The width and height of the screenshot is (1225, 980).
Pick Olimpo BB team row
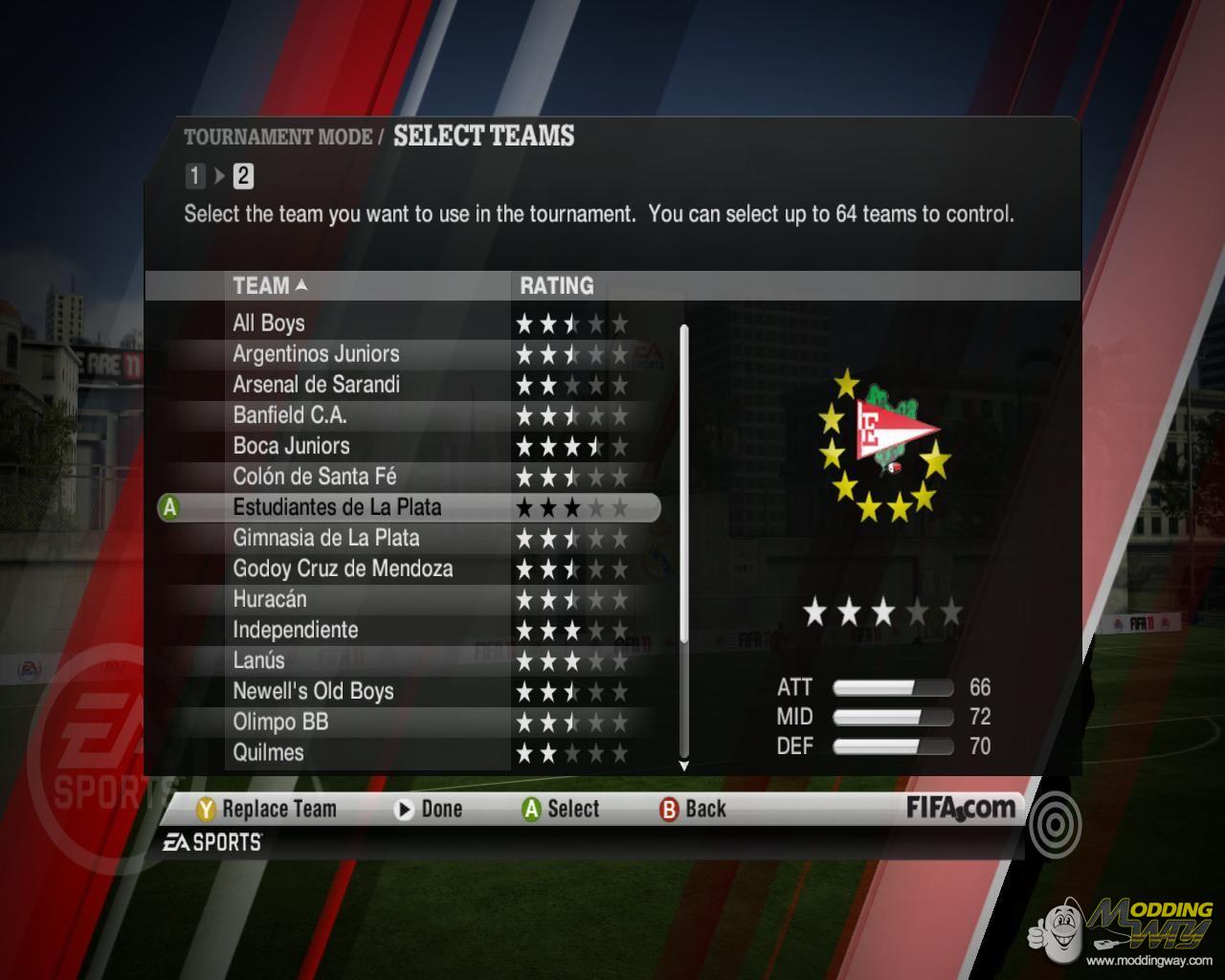280,722
